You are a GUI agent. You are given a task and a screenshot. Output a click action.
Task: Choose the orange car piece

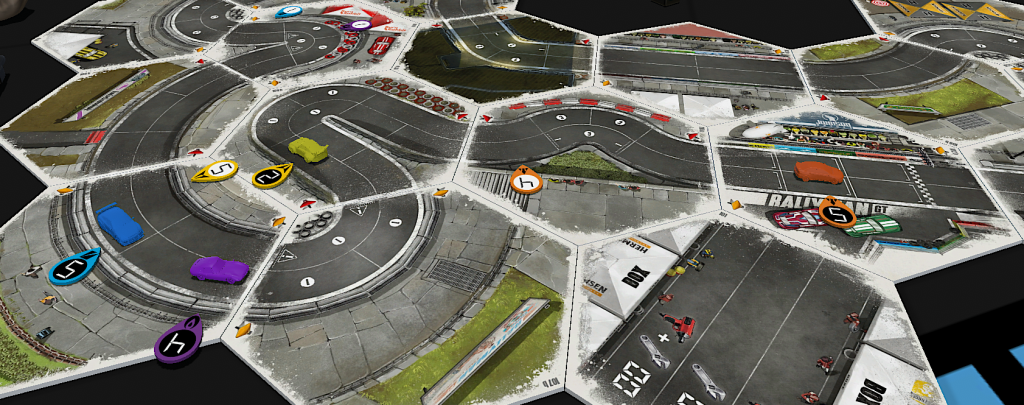(x=817, y=172)
